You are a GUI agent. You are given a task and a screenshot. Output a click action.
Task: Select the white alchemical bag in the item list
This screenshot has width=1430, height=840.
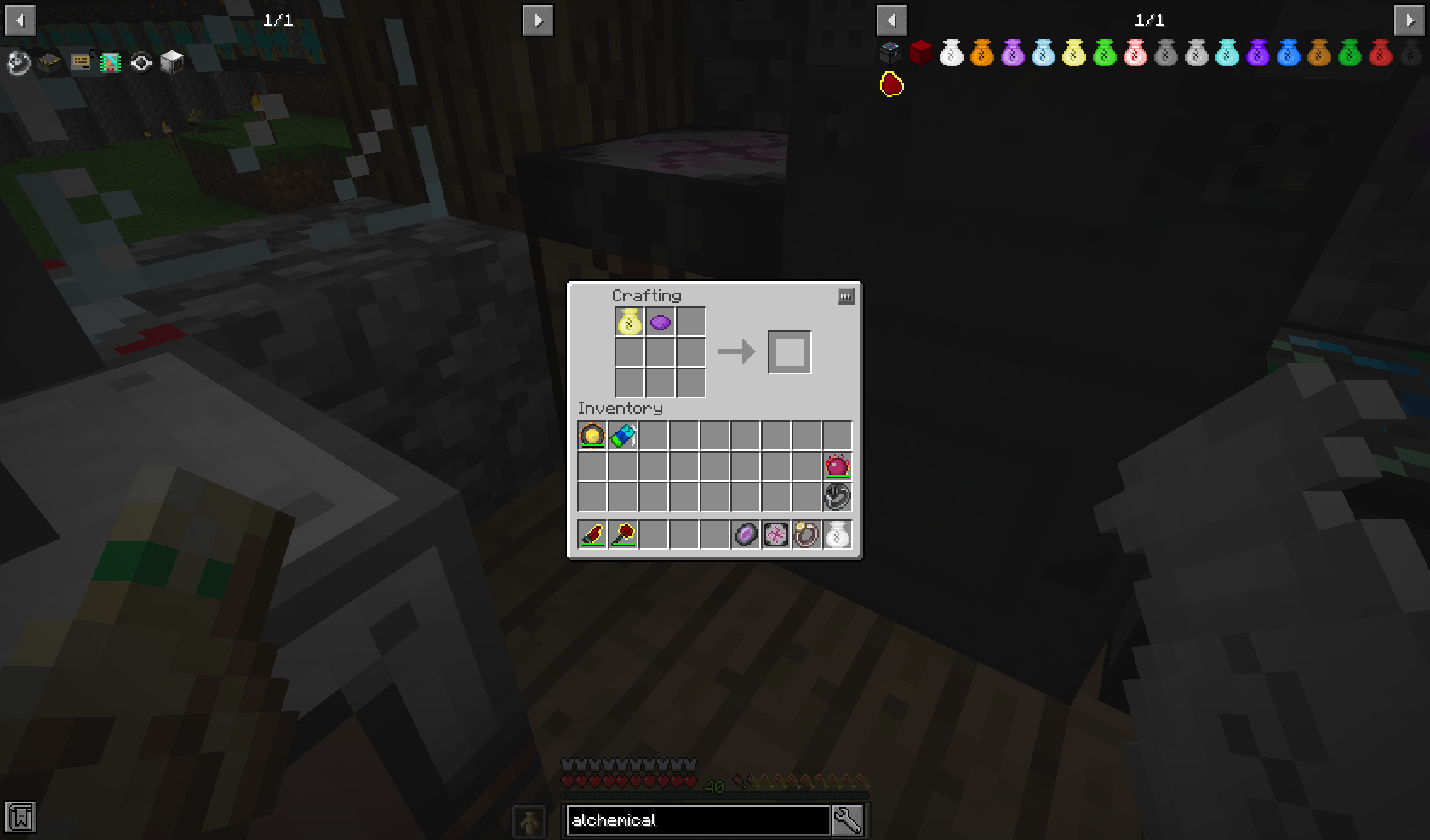[x=951, y=55]
